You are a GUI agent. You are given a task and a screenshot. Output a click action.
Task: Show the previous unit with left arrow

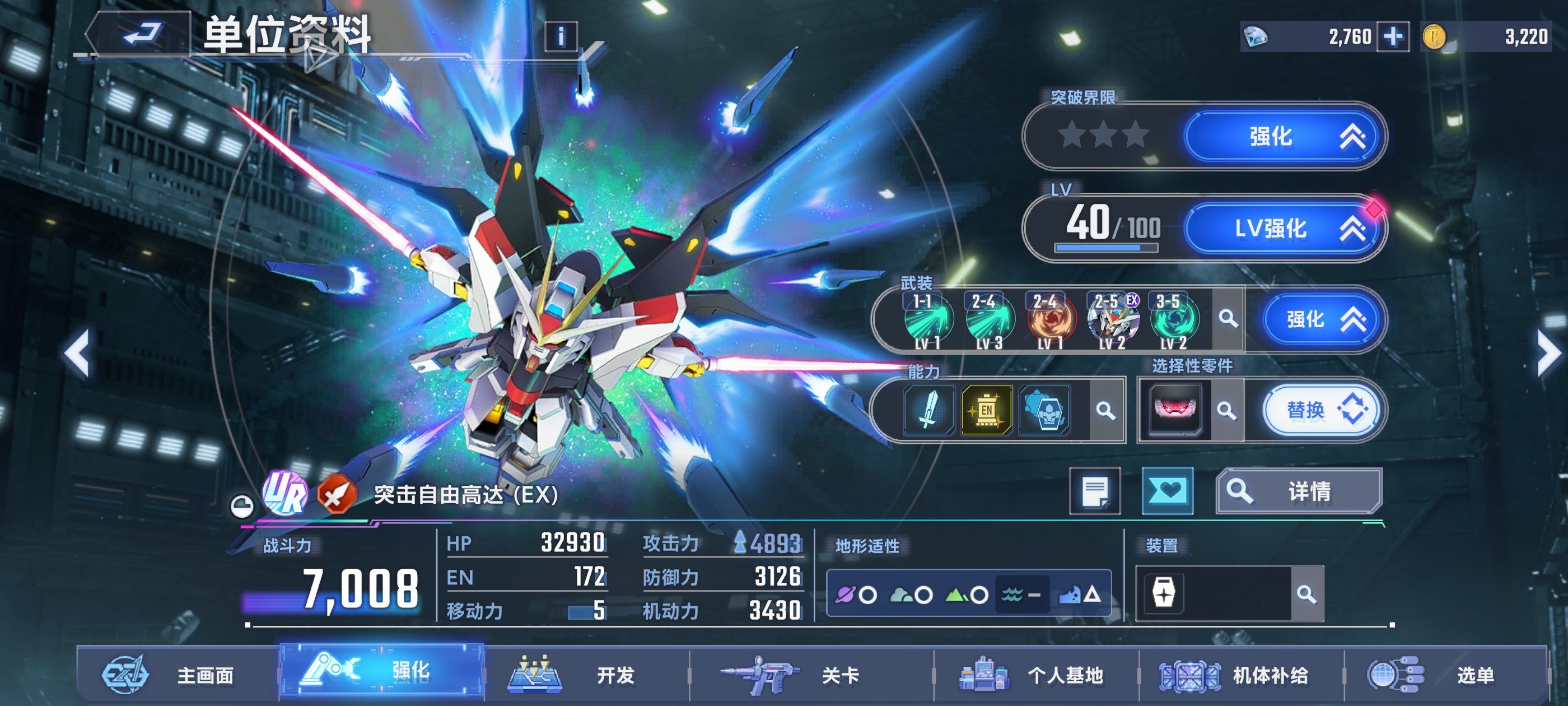[x=78, y=354]
